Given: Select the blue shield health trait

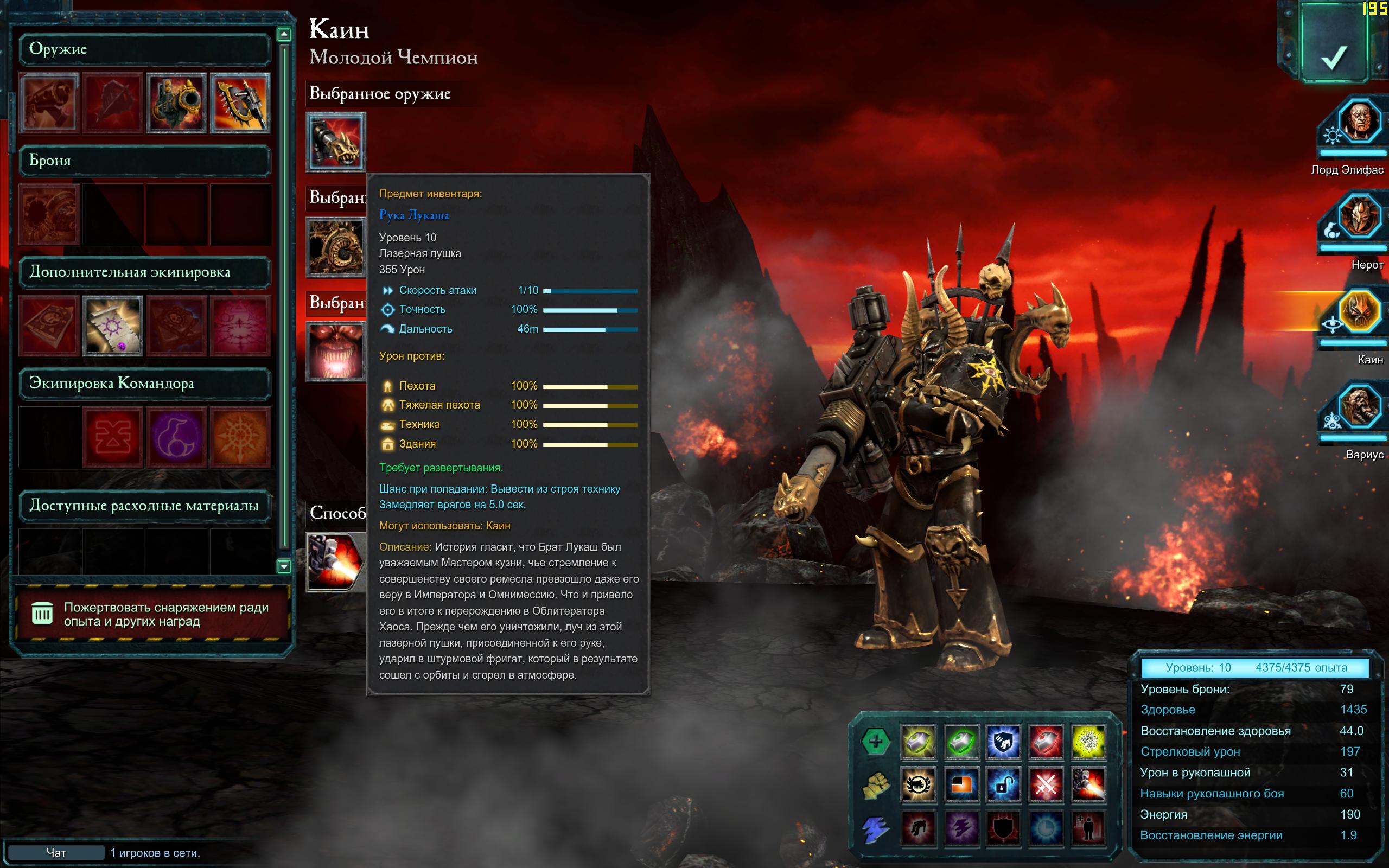Looking at the screenshot, I should (1003, 741).
